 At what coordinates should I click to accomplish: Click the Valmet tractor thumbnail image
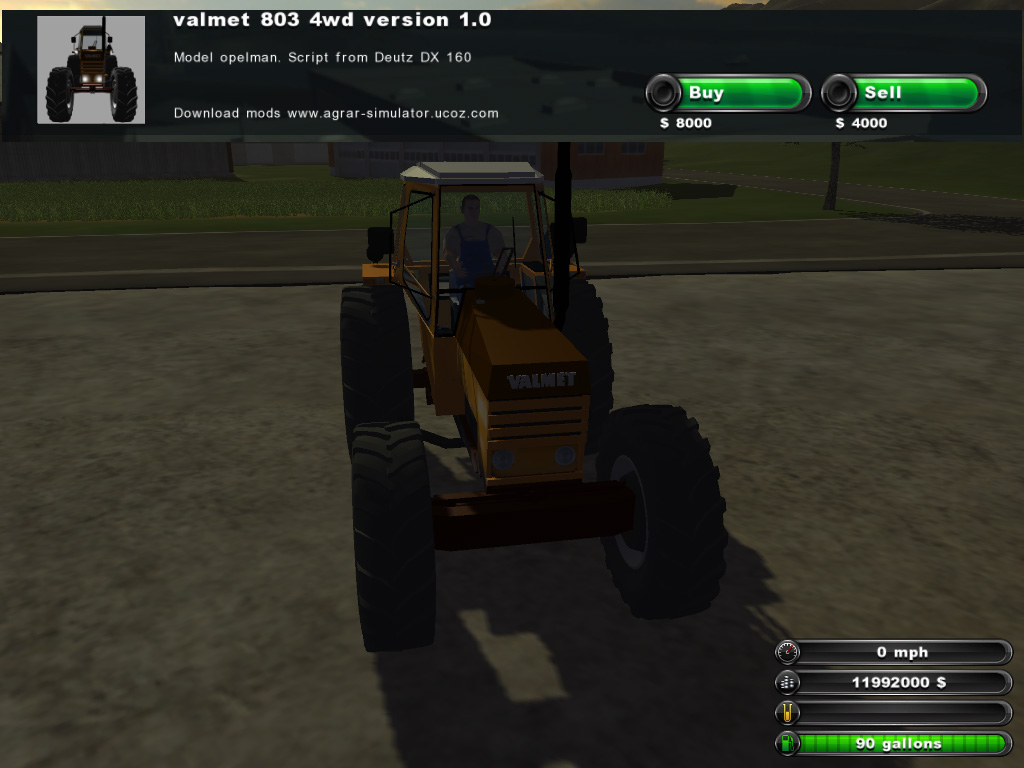click(x=91, y=70)
